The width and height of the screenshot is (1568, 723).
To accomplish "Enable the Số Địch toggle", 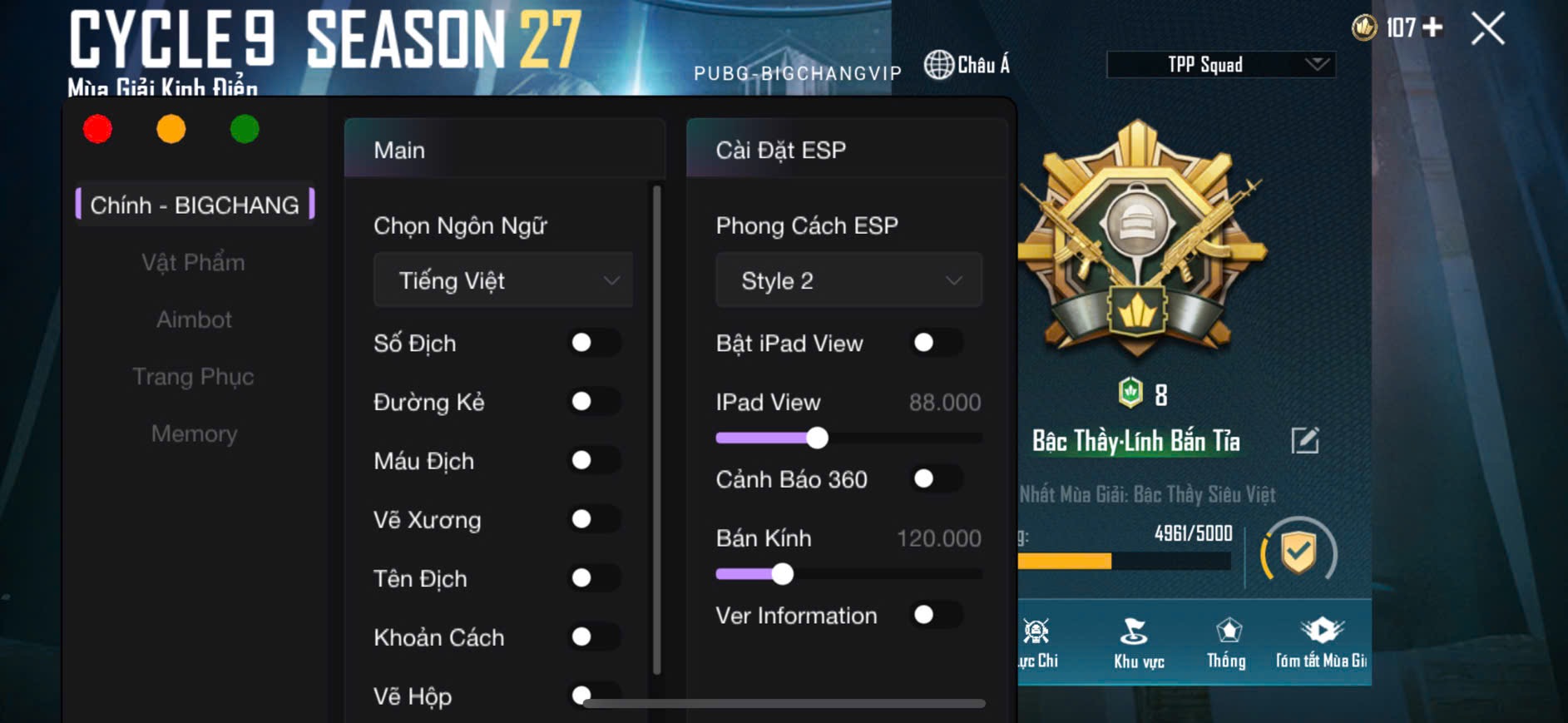I will (593, 343).
